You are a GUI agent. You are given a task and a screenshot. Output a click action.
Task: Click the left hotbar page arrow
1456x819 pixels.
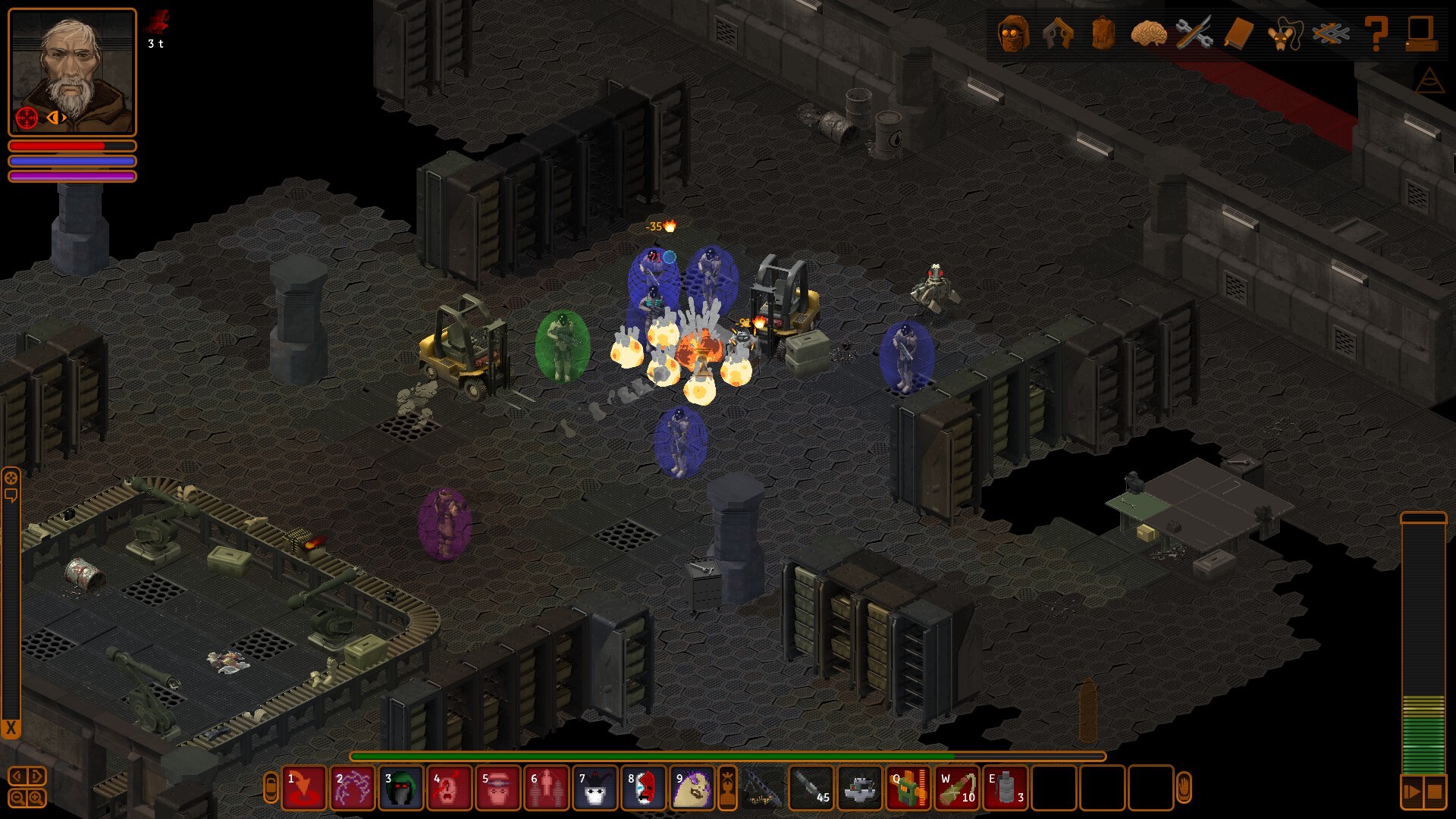pyautogui.click(x=17, y=775)
